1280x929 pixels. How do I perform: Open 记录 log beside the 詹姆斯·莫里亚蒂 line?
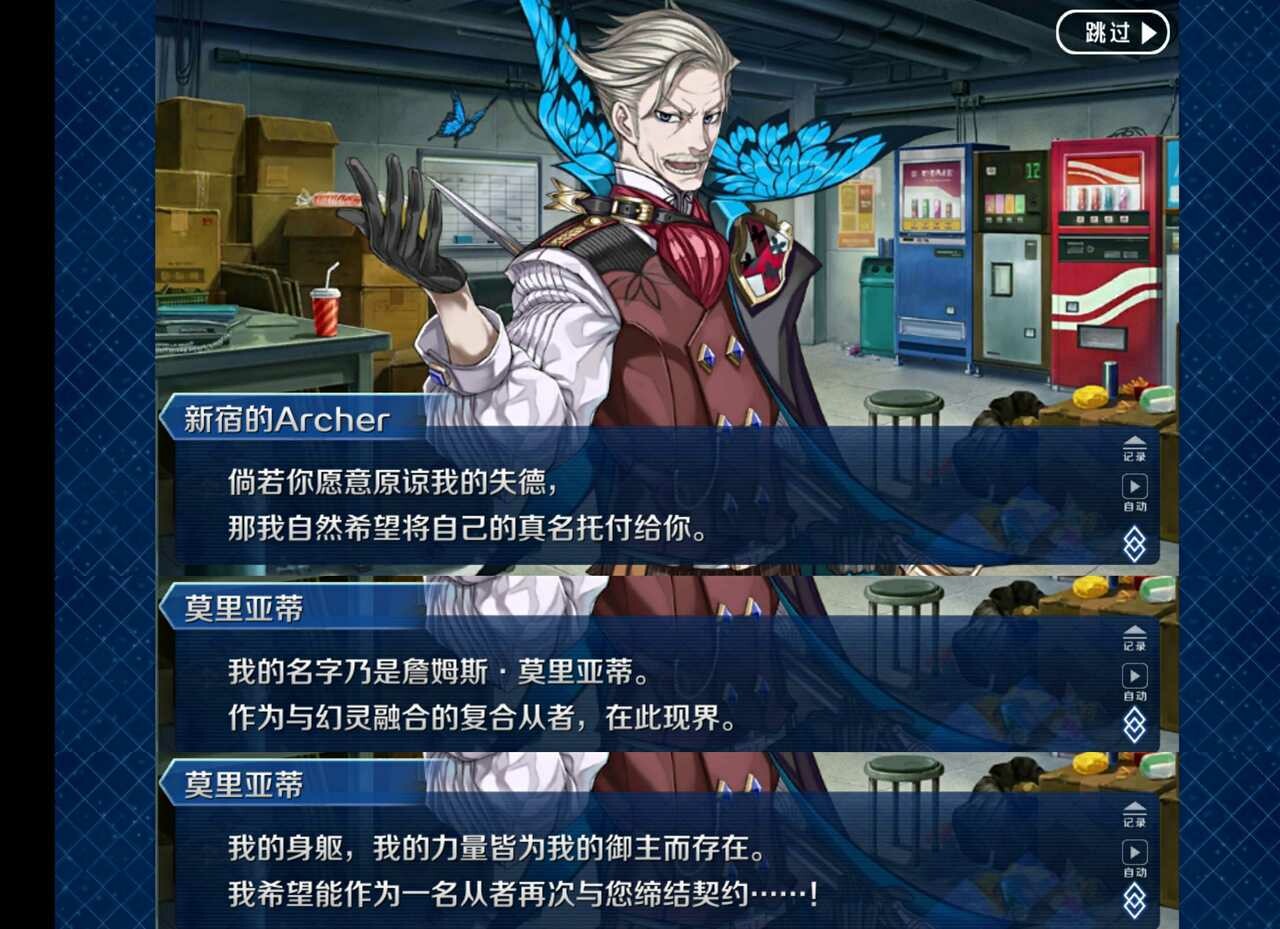pyautogui.click(x=1134, y=637)
